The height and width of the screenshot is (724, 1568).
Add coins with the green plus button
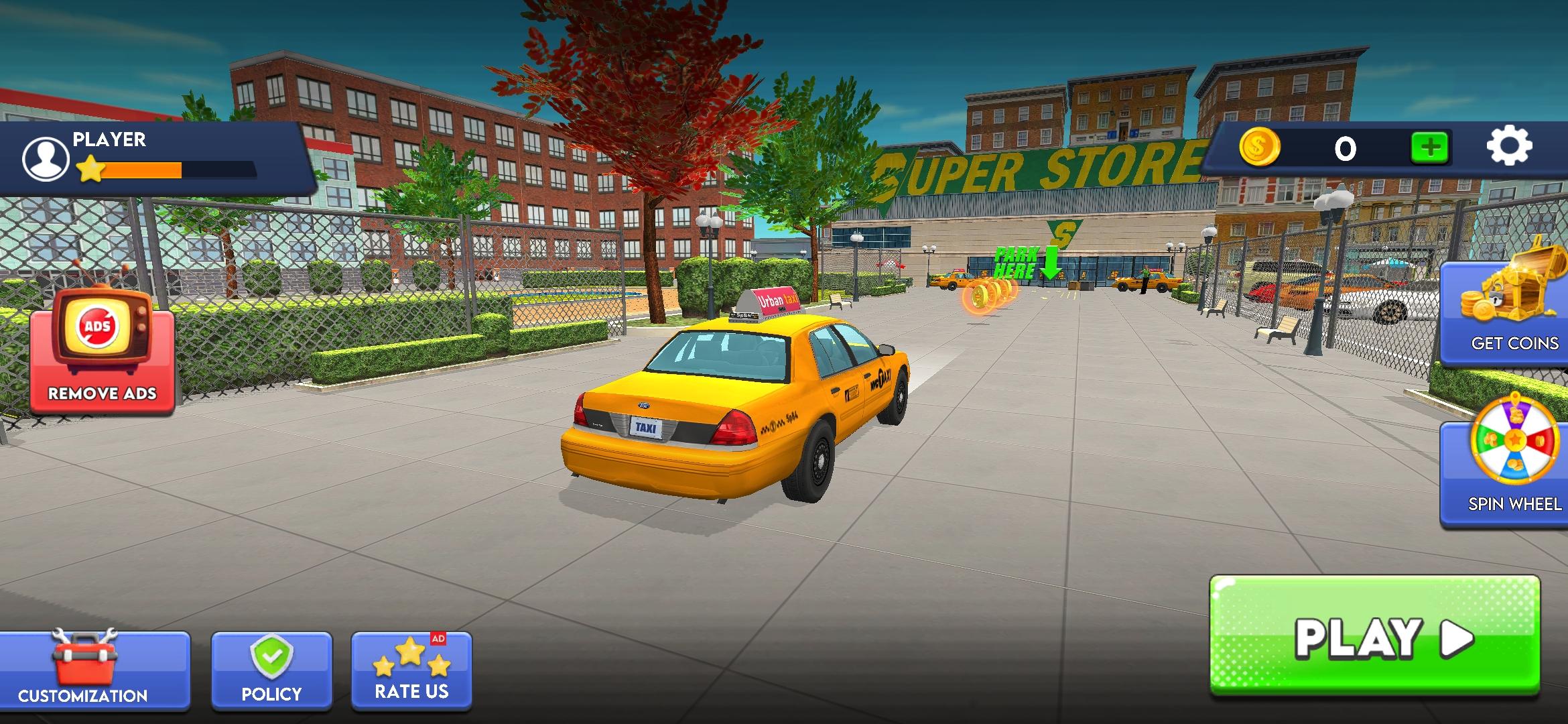pos(1430,147)
